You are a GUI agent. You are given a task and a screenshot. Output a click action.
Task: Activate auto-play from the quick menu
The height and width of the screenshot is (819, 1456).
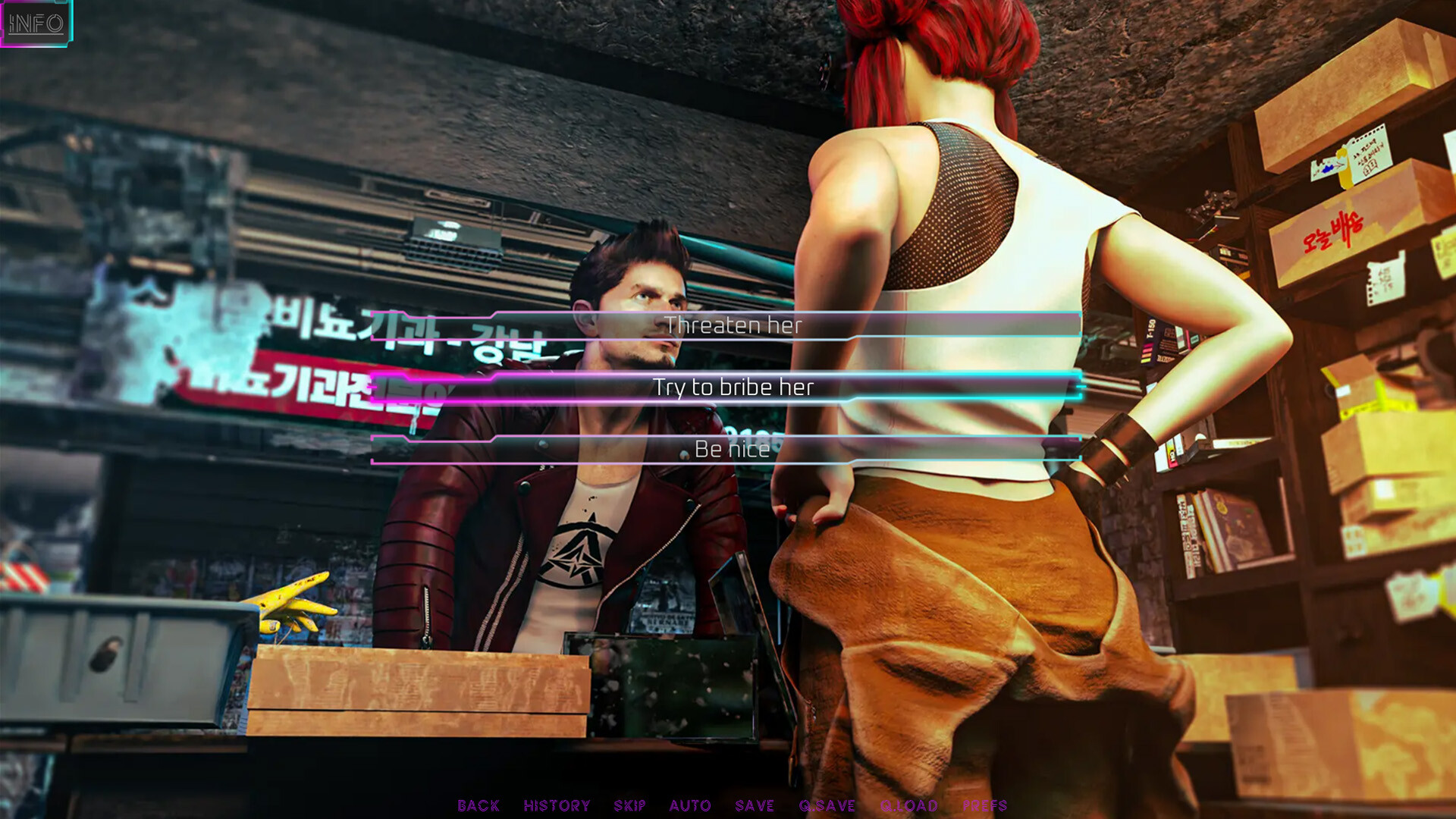pos(692,805)
